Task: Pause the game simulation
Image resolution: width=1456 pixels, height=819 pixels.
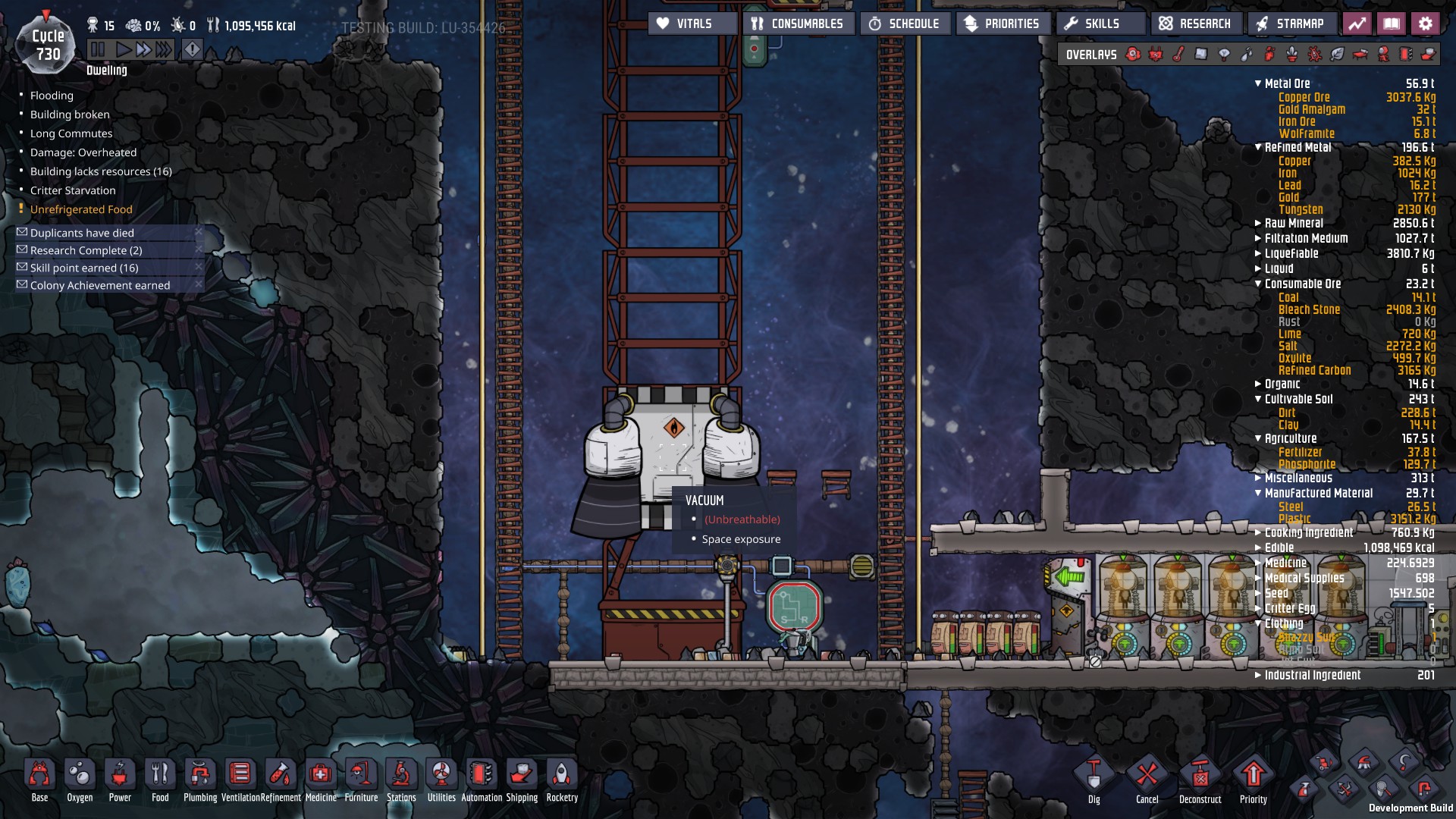Action: tap(98, 50)
